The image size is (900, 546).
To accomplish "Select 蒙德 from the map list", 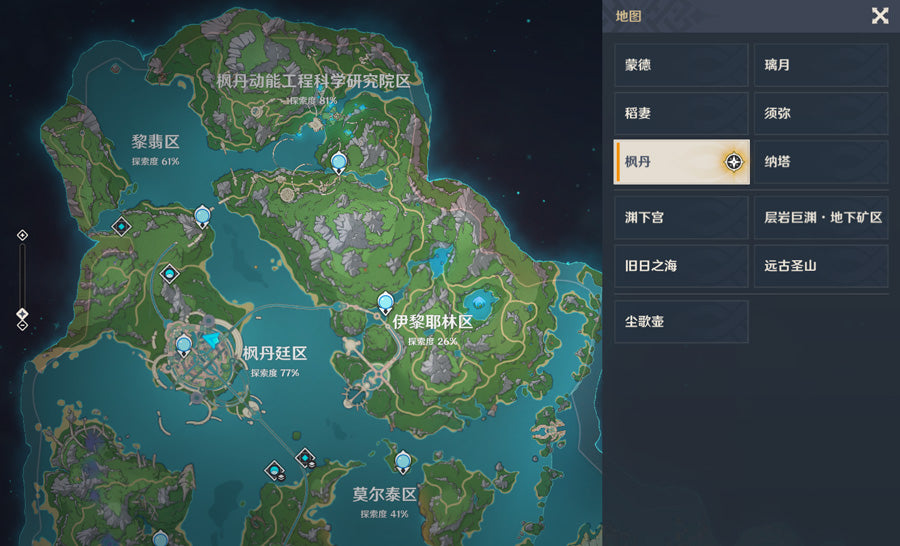I will tap(681, 65).
